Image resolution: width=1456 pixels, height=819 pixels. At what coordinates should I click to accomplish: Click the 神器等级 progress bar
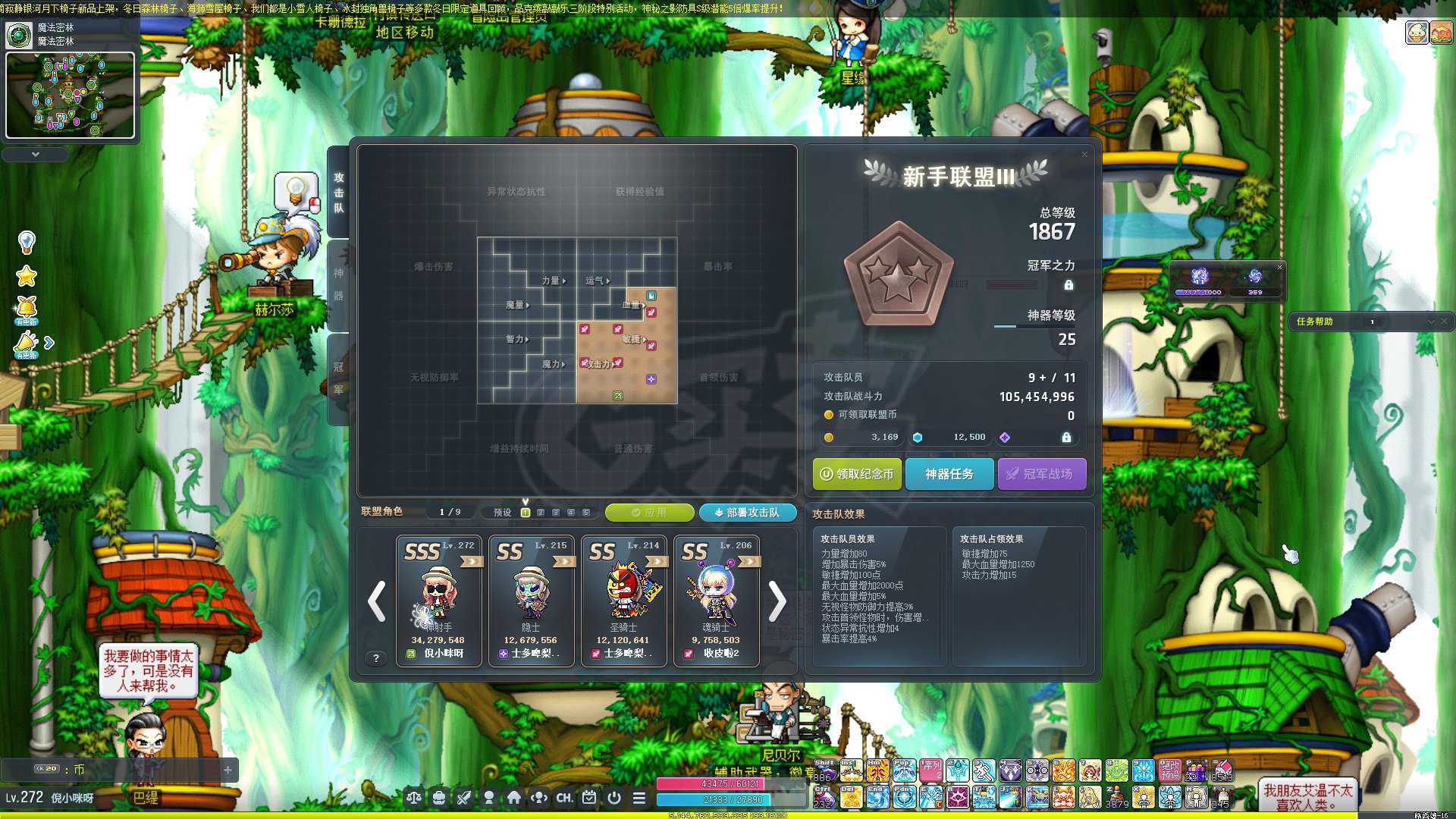click(x=1034, y=326)
